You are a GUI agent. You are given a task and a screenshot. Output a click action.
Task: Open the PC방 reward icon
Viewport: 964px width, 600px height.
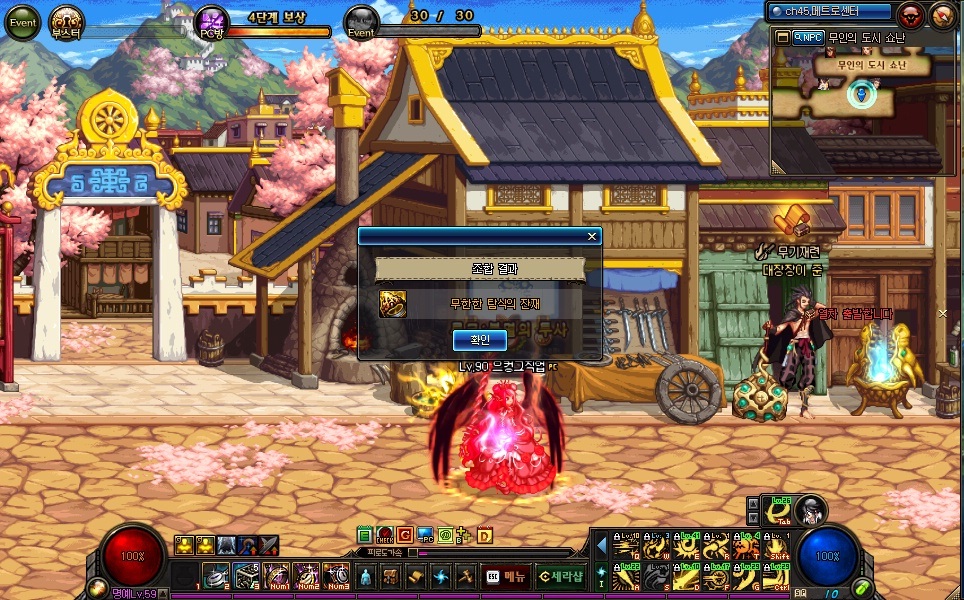212,21
